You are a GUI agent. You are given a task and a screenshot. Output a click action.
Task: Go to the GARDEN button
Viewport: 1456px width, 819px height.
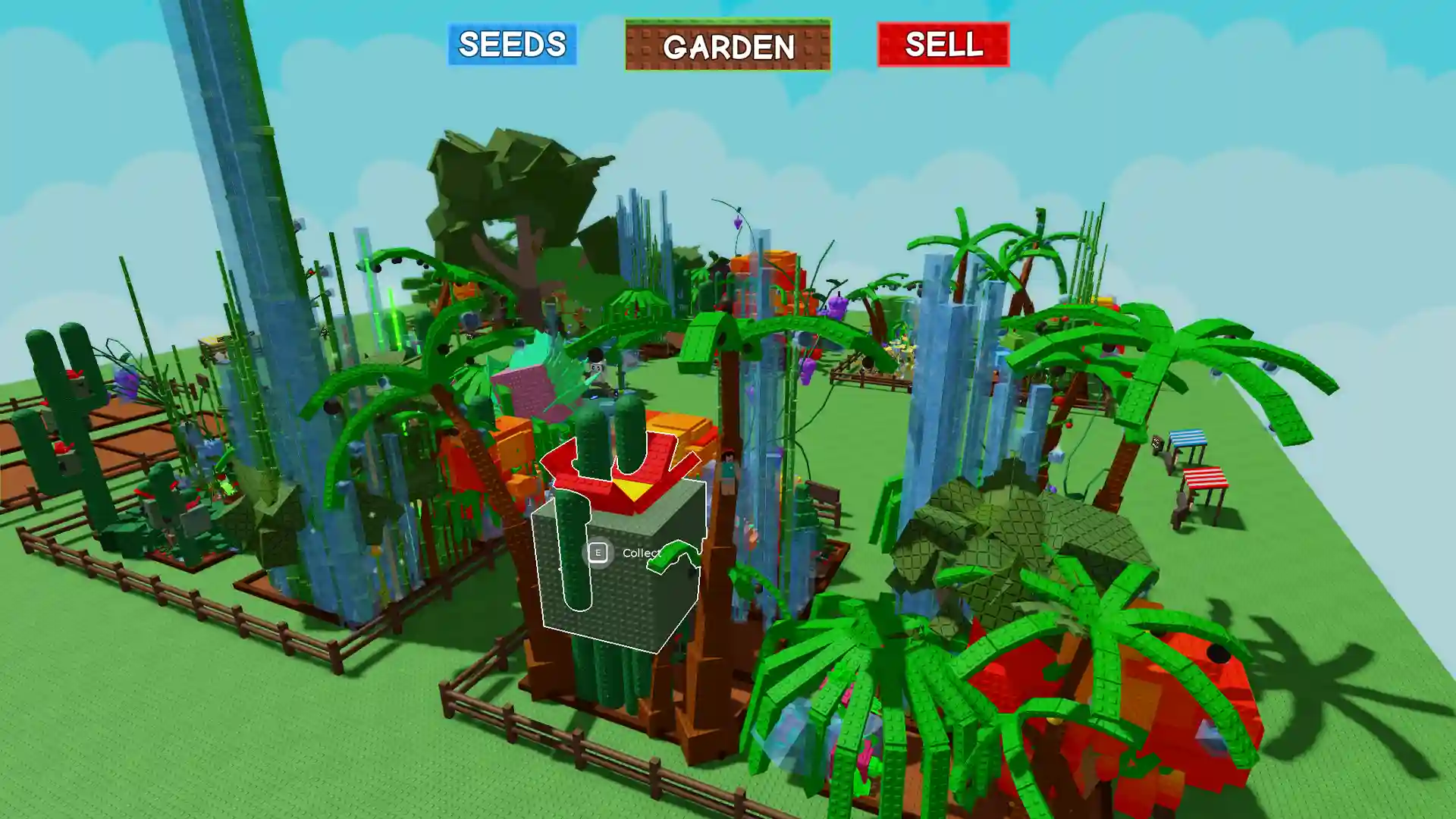(727, 45)
